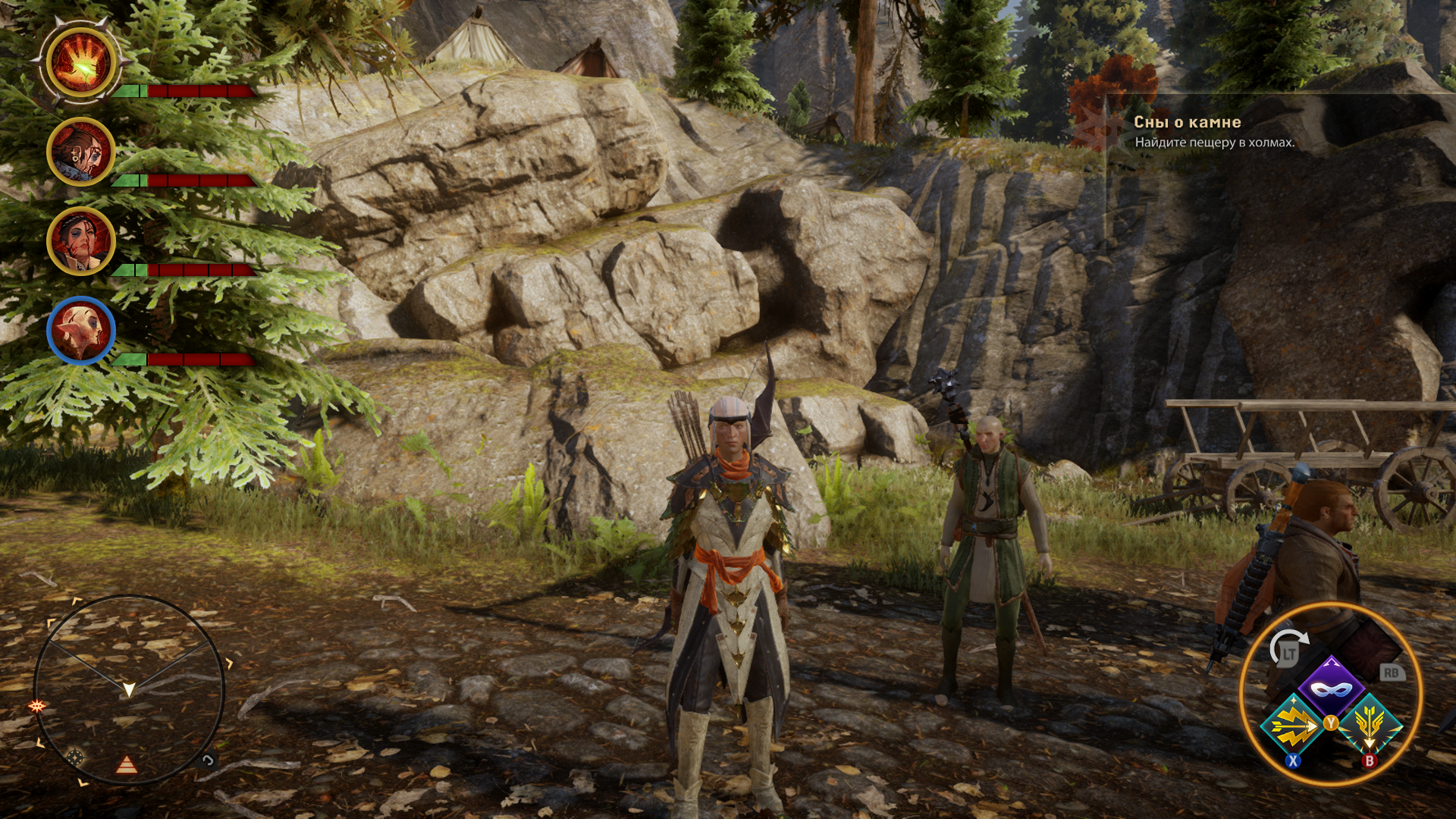Select the red camp triangle on minimap

[x=127, y=765]
